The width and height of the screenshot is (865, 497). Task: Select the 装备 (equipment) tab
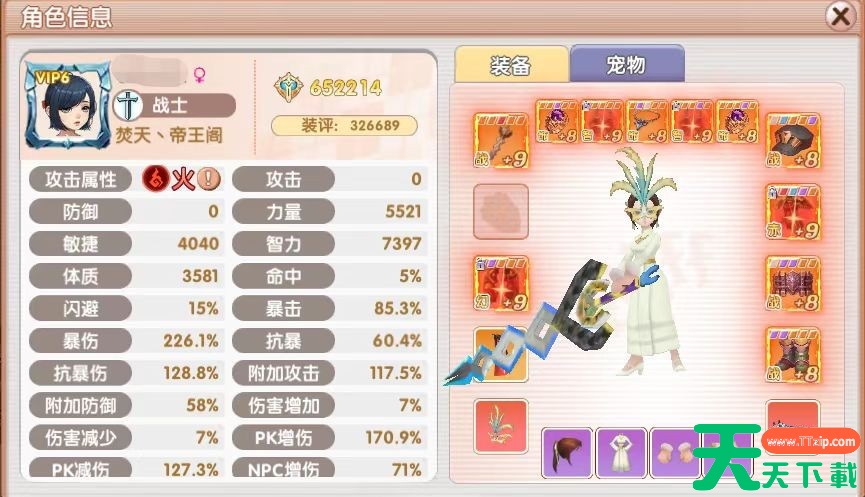click(510, 65)
